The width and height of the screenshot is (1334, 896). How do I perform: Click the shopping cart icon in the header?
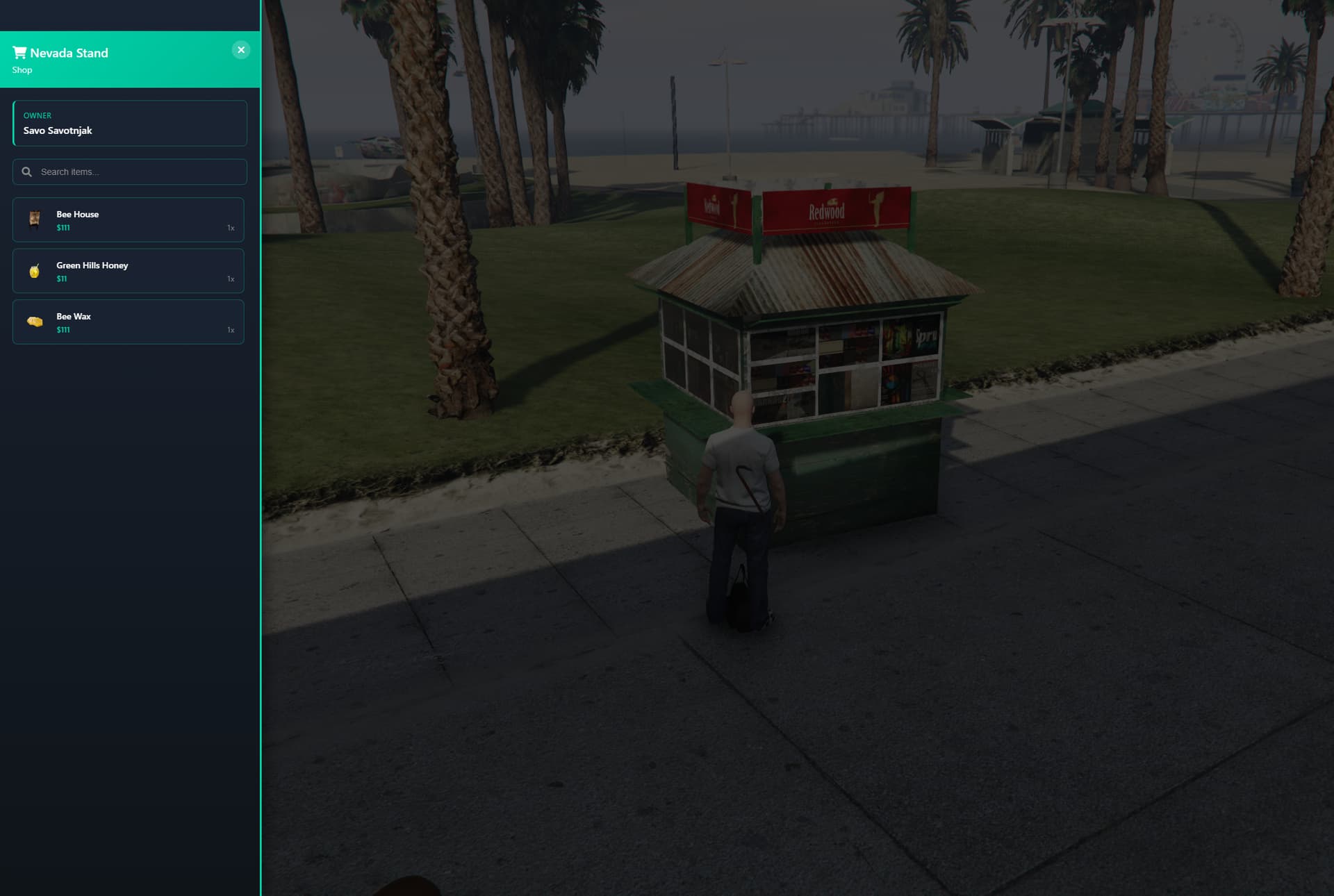tap(20, 51)
